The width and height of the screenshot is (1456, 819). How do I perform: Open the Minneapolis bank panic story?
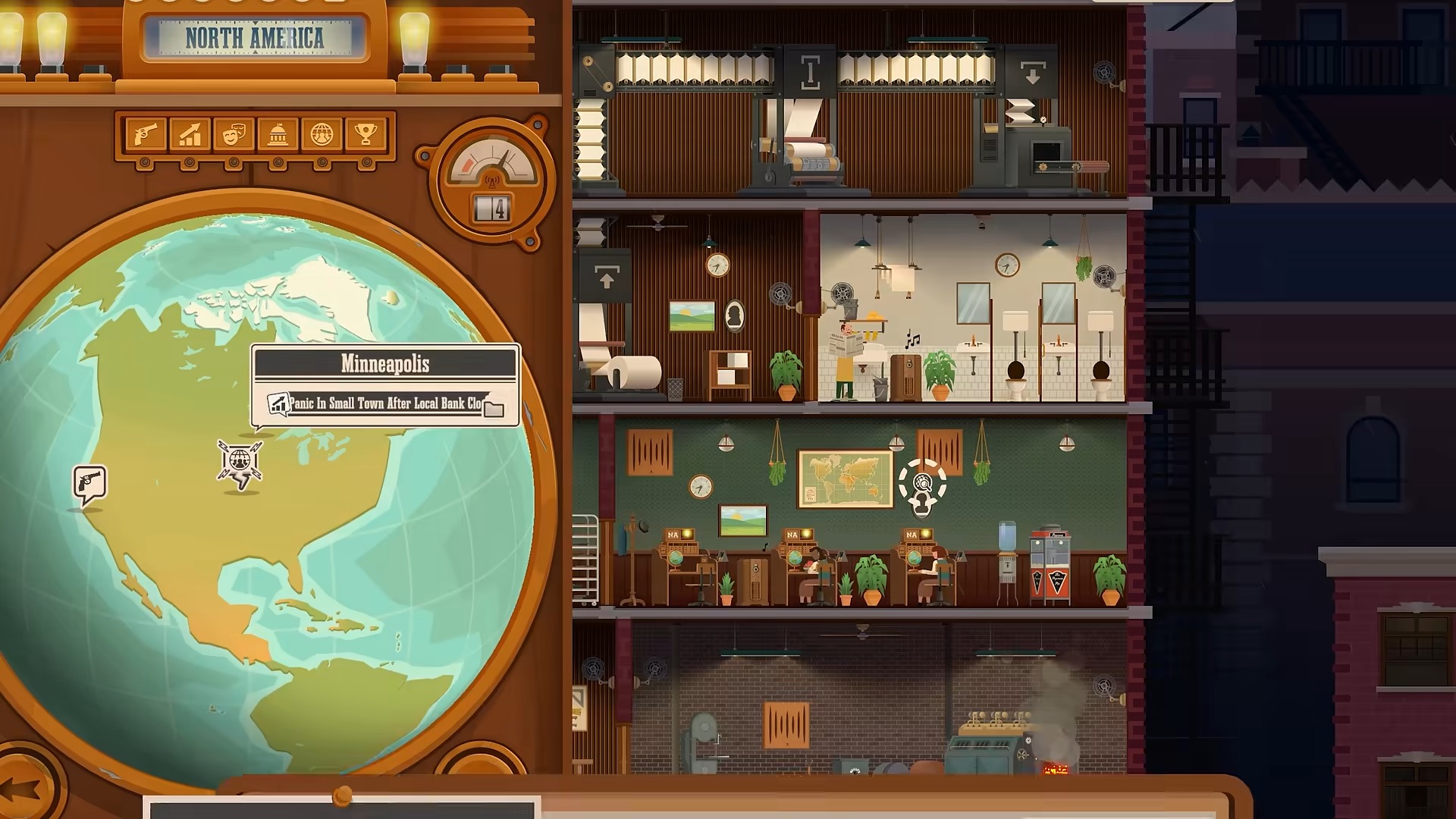pos(384,403)
